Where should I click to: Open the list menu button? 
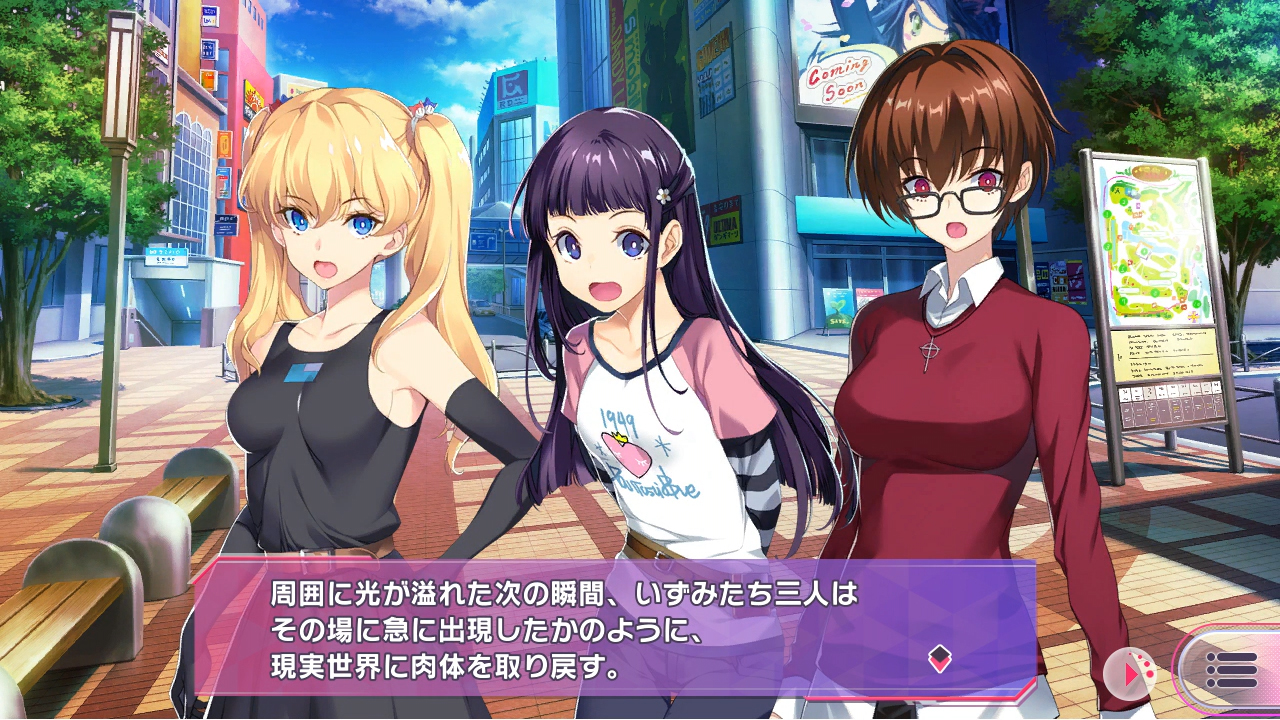(1231, 669)
